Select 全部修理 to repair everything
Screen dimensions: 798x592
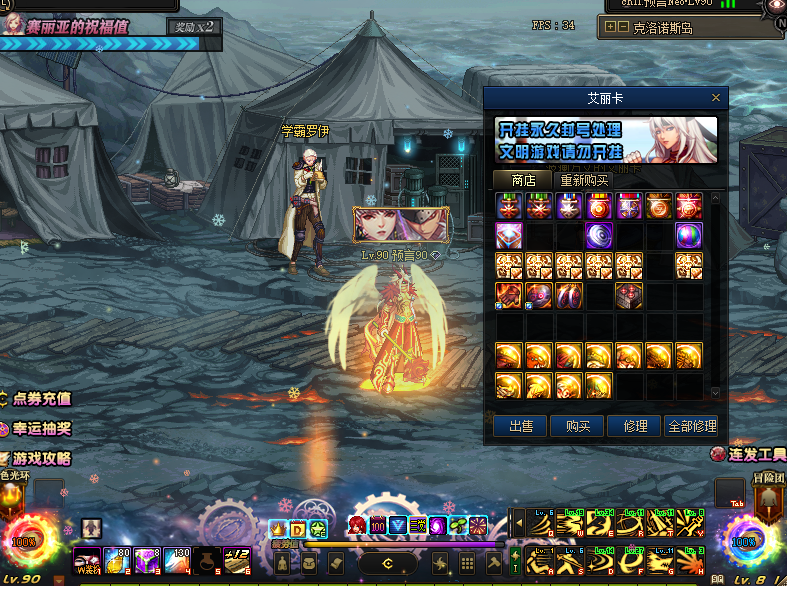[691, 426]
